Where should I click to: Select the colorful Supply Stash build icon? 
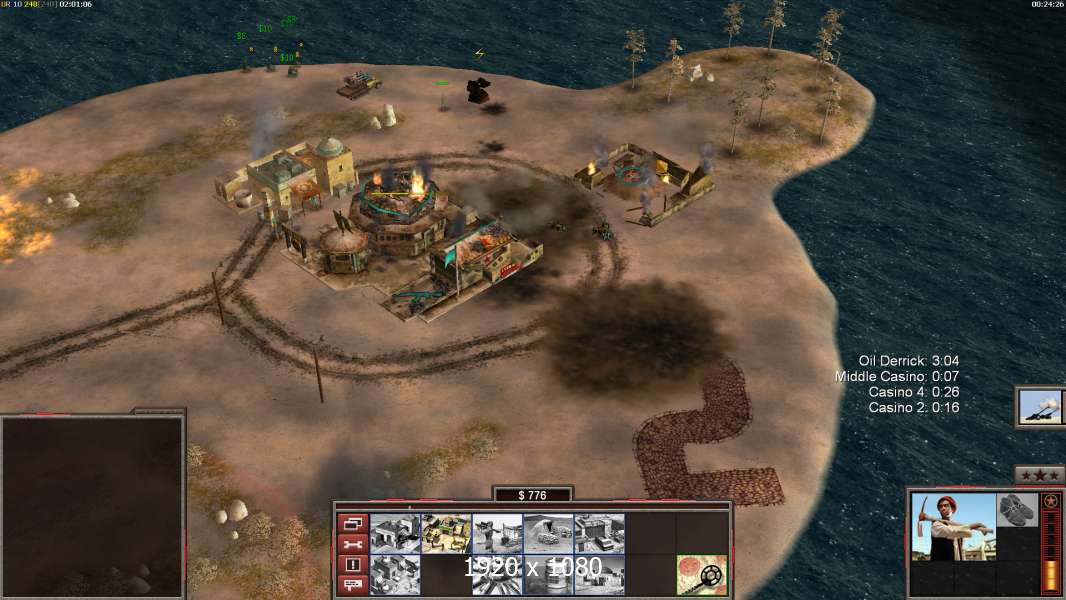point(446,533)
